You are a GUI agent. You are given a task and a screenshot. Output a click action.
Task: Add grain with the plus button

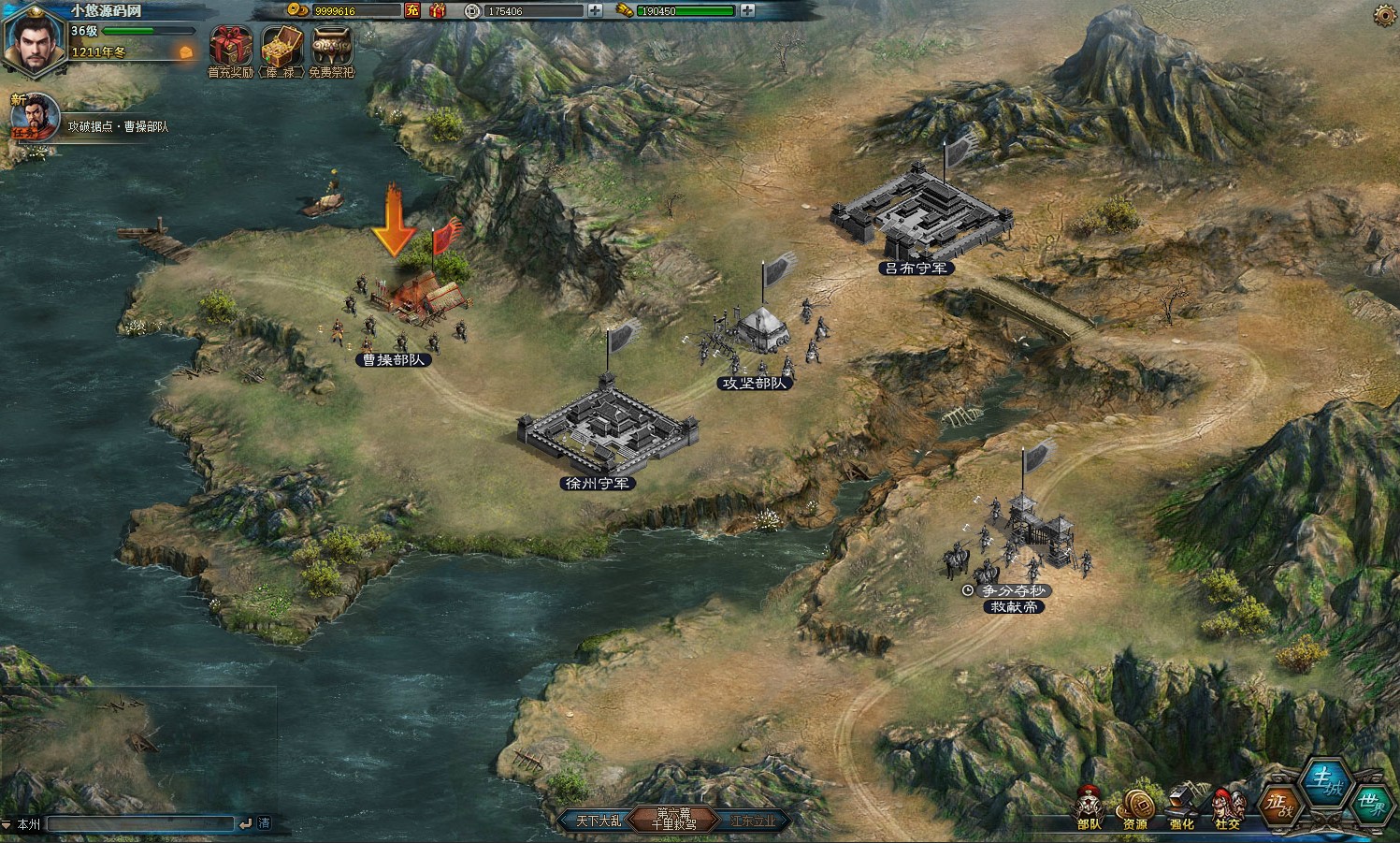pos(747,10)
